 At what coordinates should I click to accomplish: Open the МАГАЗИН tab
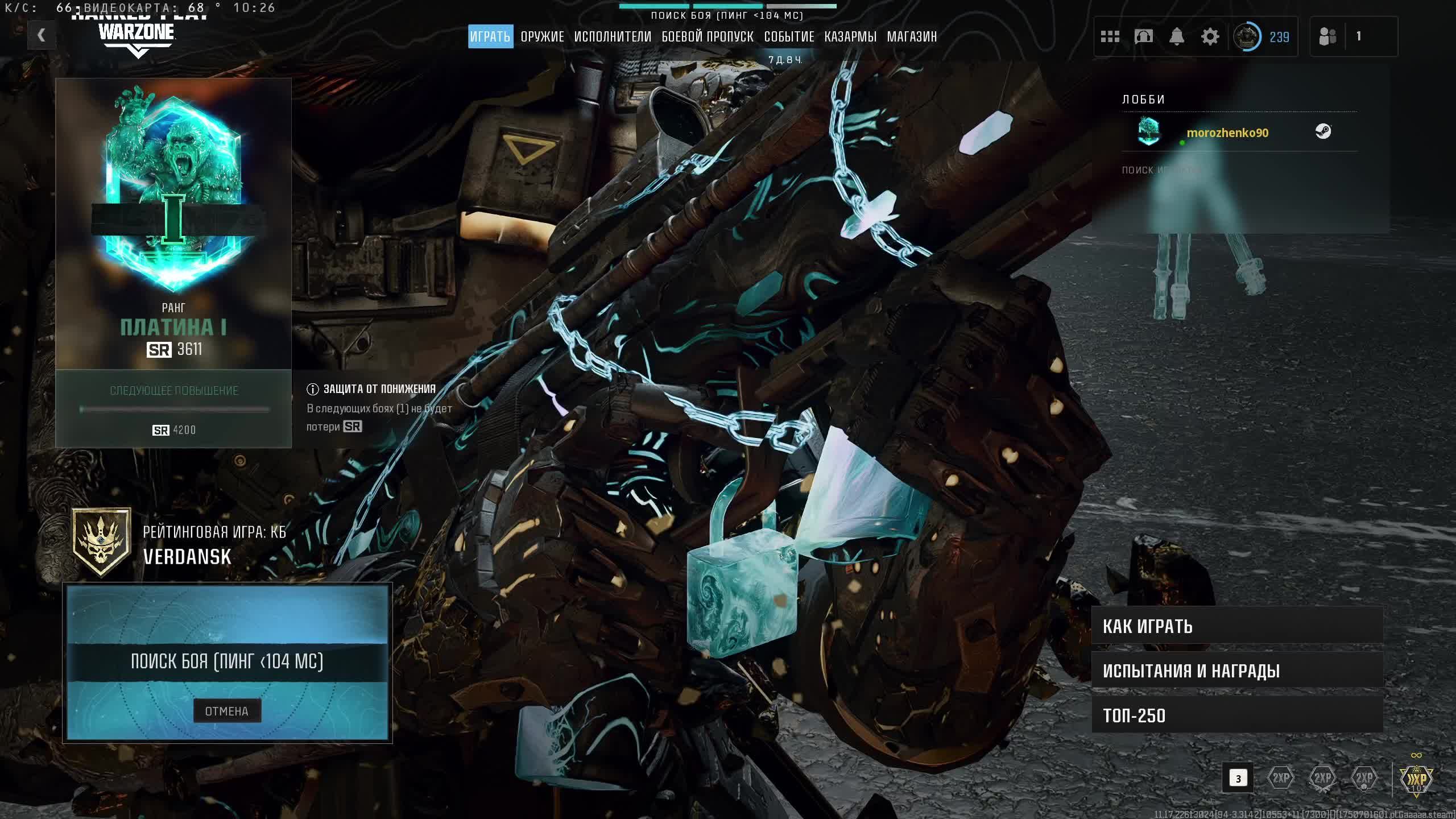[x=912, y=37]
